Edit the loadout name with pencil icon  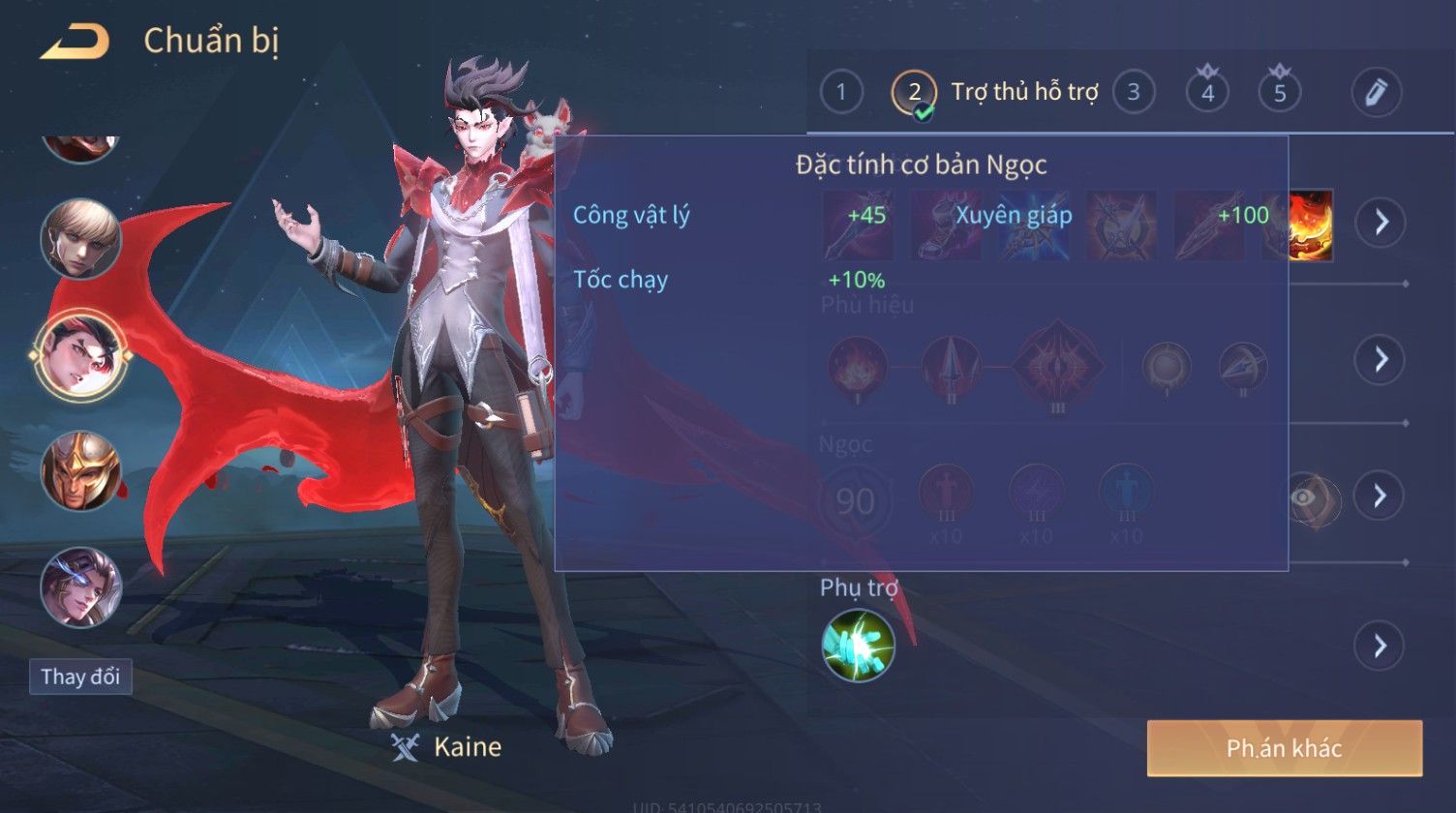[1376, 92]
